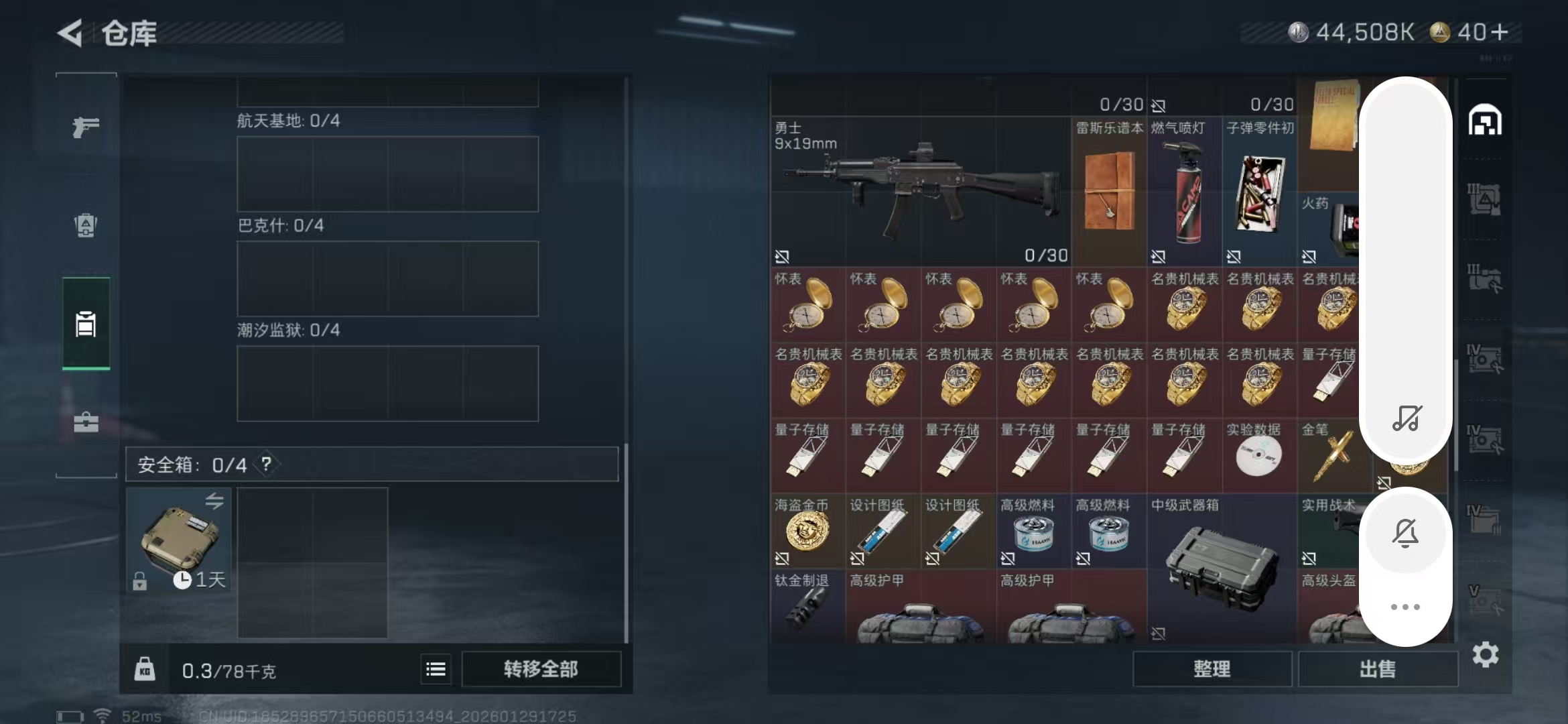Choose the 中级武器箱 weapon case

coord(1221,567)
